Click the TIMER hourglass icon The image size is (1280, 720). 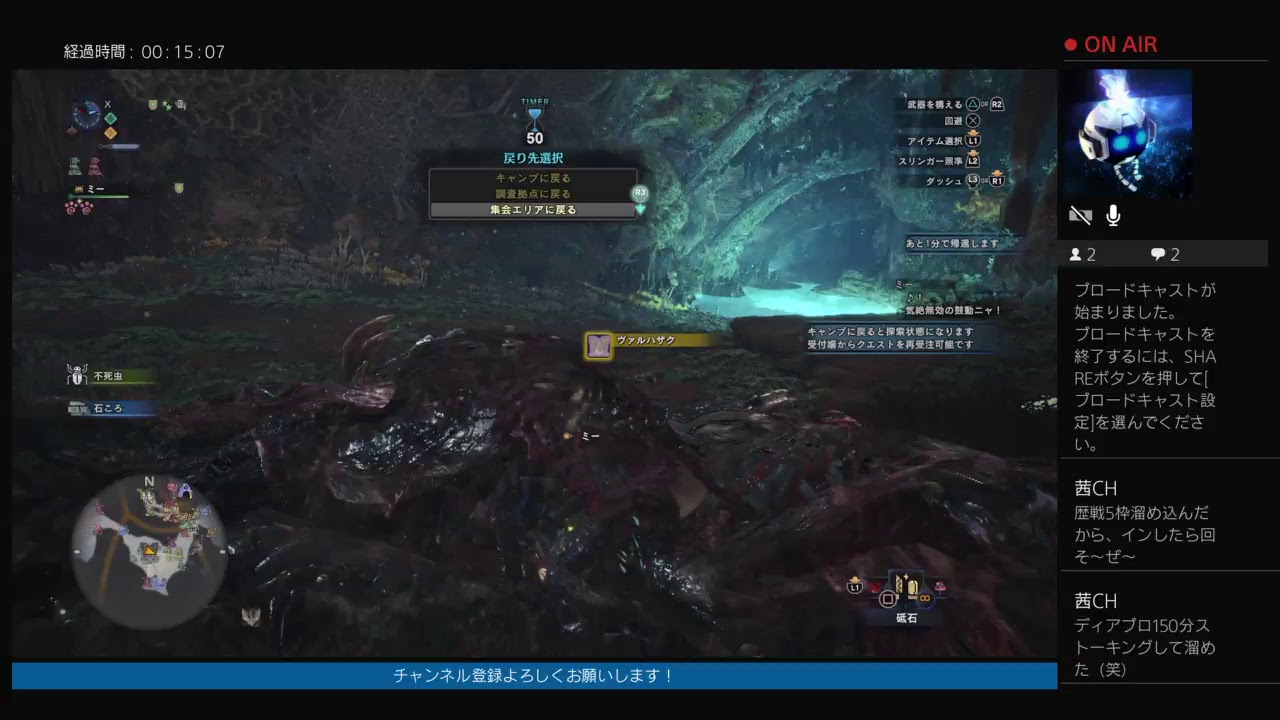[x=537, y=117]
